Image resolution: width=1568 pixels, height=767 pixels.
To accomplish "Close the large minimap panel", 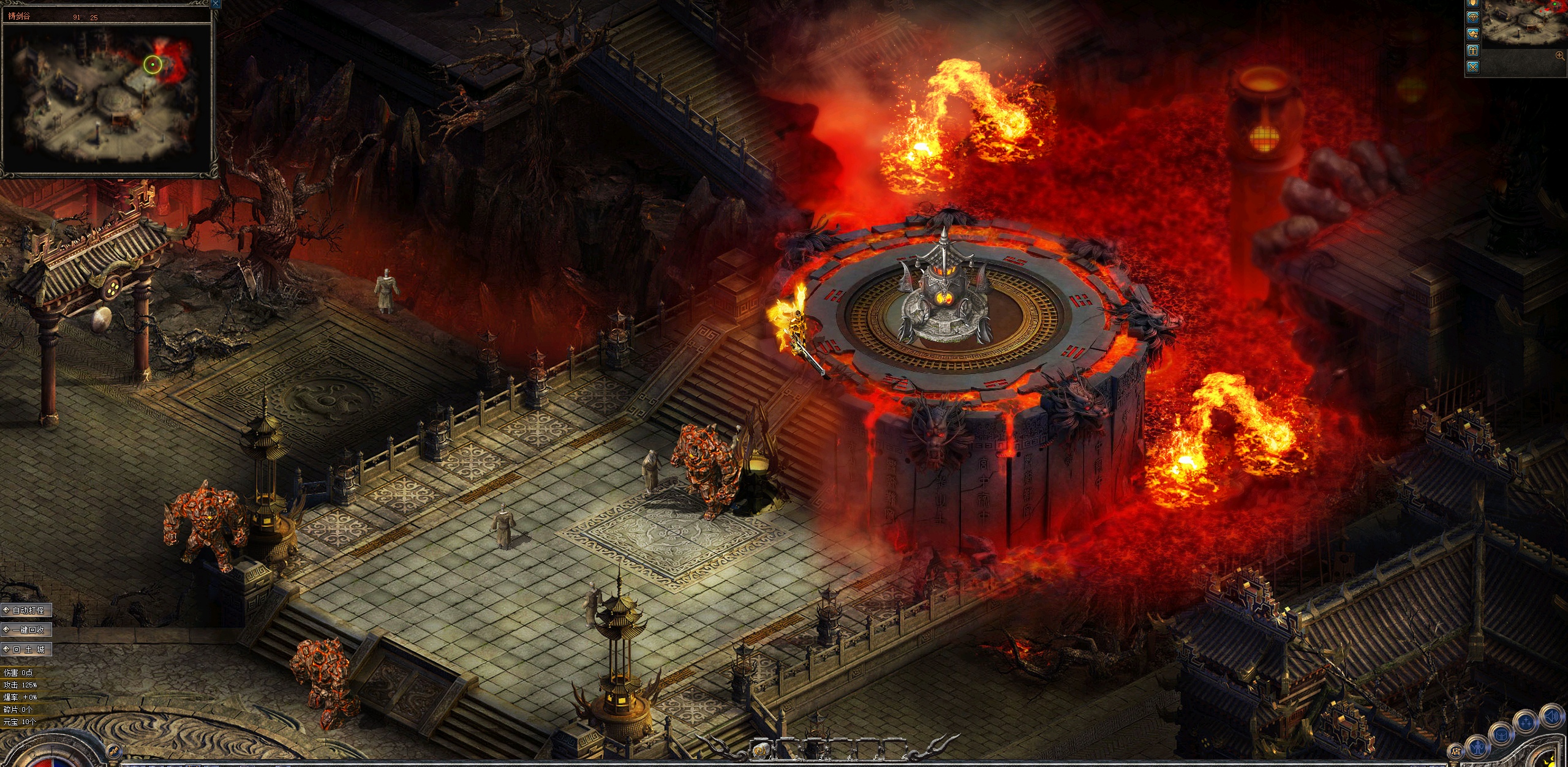I will 215,4.
